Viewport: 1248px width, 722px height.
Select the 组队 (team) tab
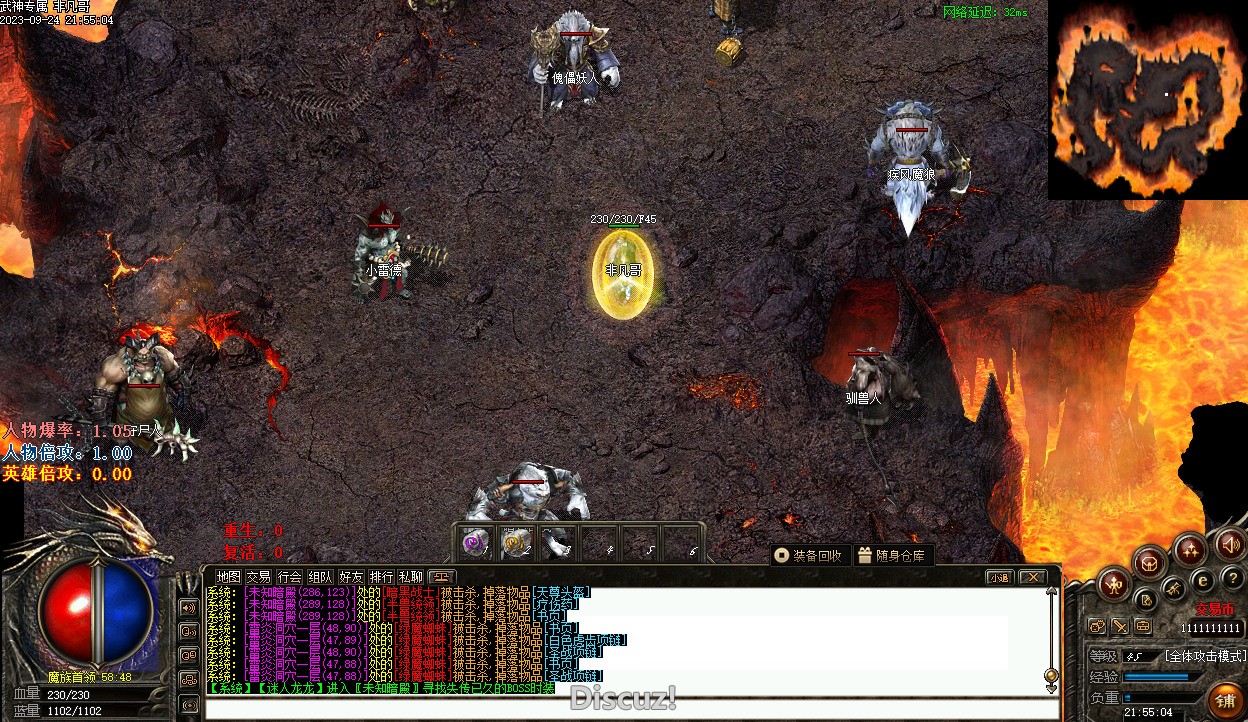pos(320,577)
